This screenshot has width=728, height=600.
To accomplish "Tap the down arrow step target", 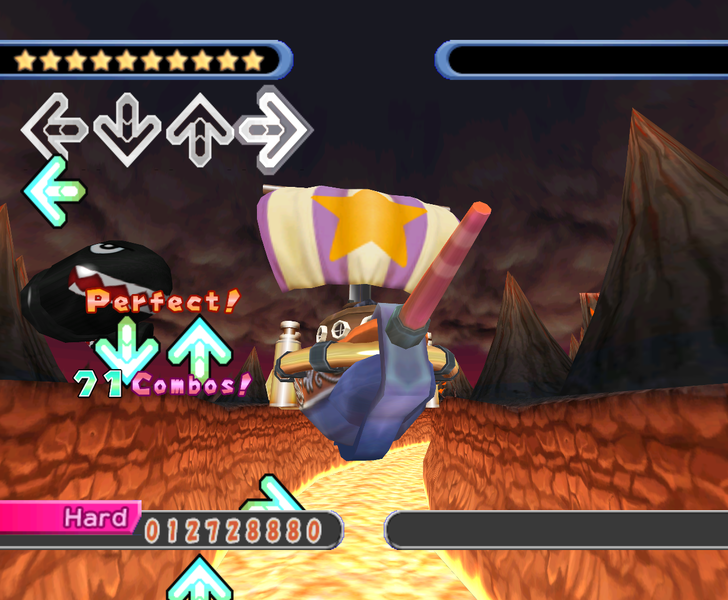I will [x=127, y=130].
